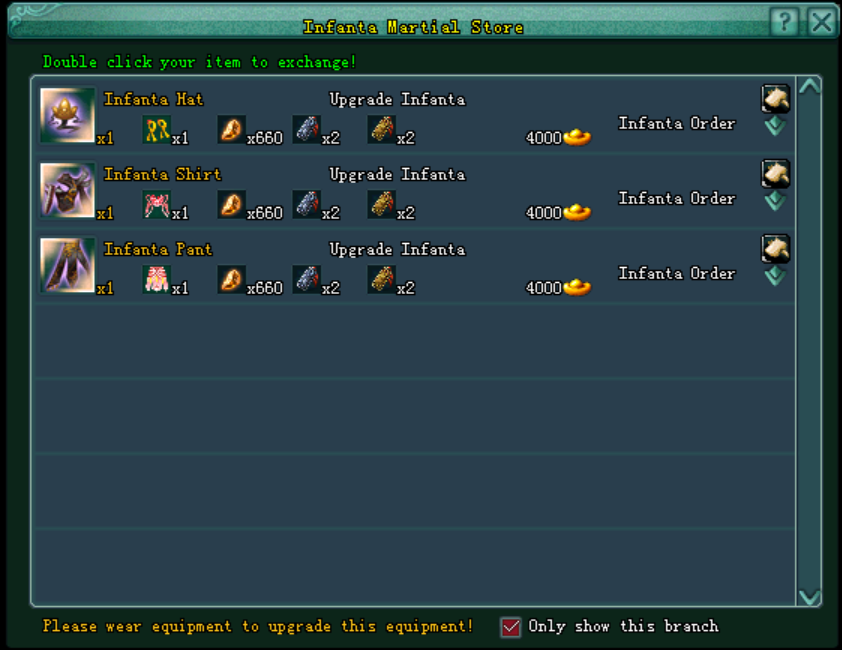The image size is (842, 650).
Task: Open the help question mark button
Action: [x=785, y=22]
